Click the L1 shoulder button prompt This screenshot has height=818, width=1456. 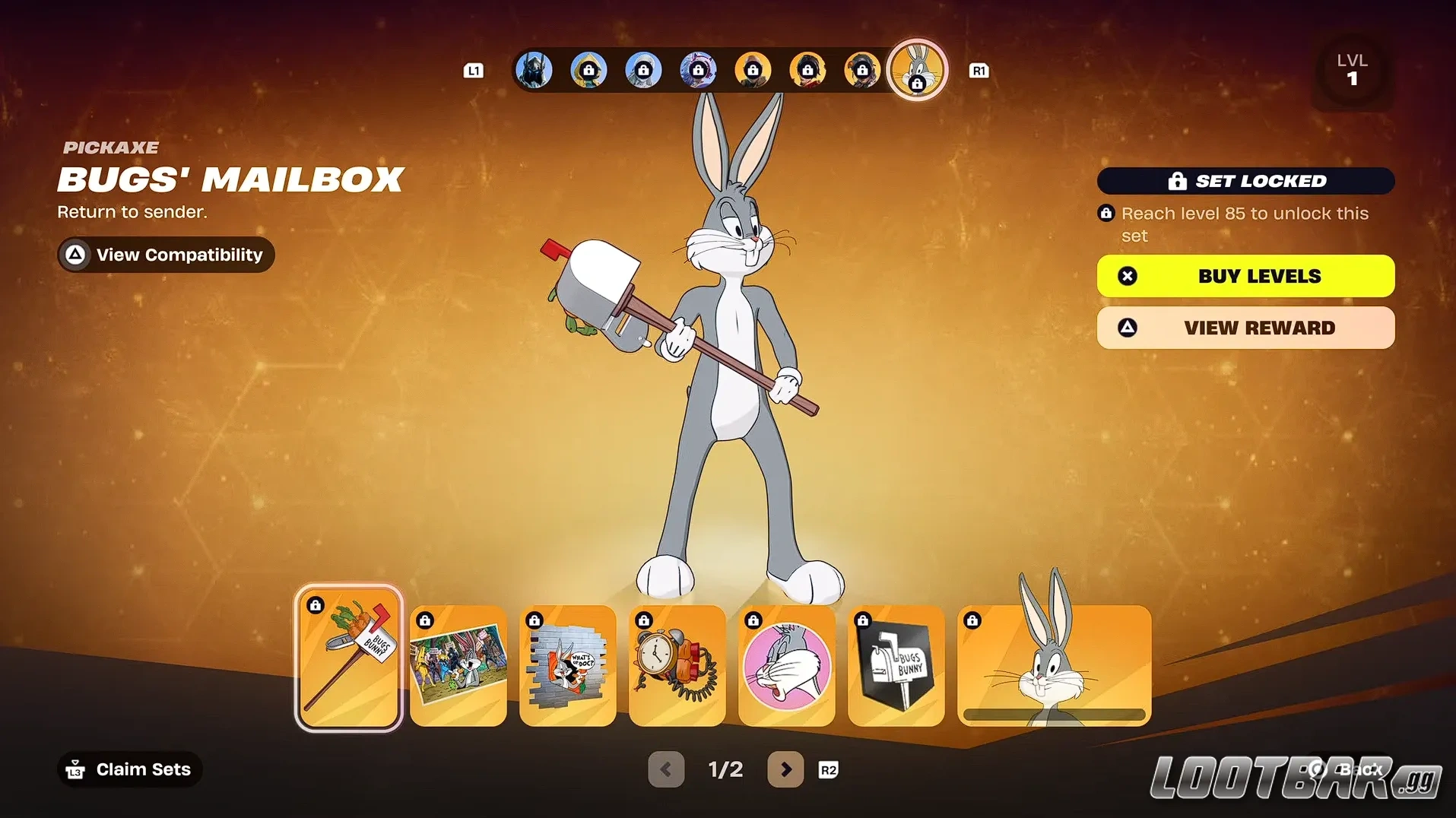(474, 70)
